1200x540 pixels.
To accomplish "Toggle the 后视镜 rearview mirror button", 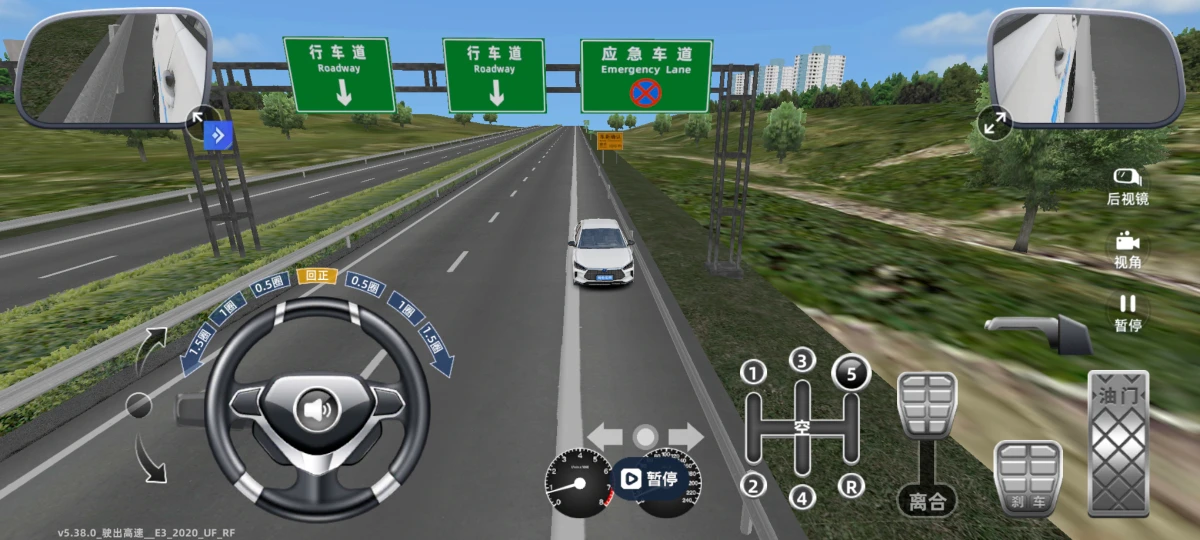I will click(x=1127, y=186).
